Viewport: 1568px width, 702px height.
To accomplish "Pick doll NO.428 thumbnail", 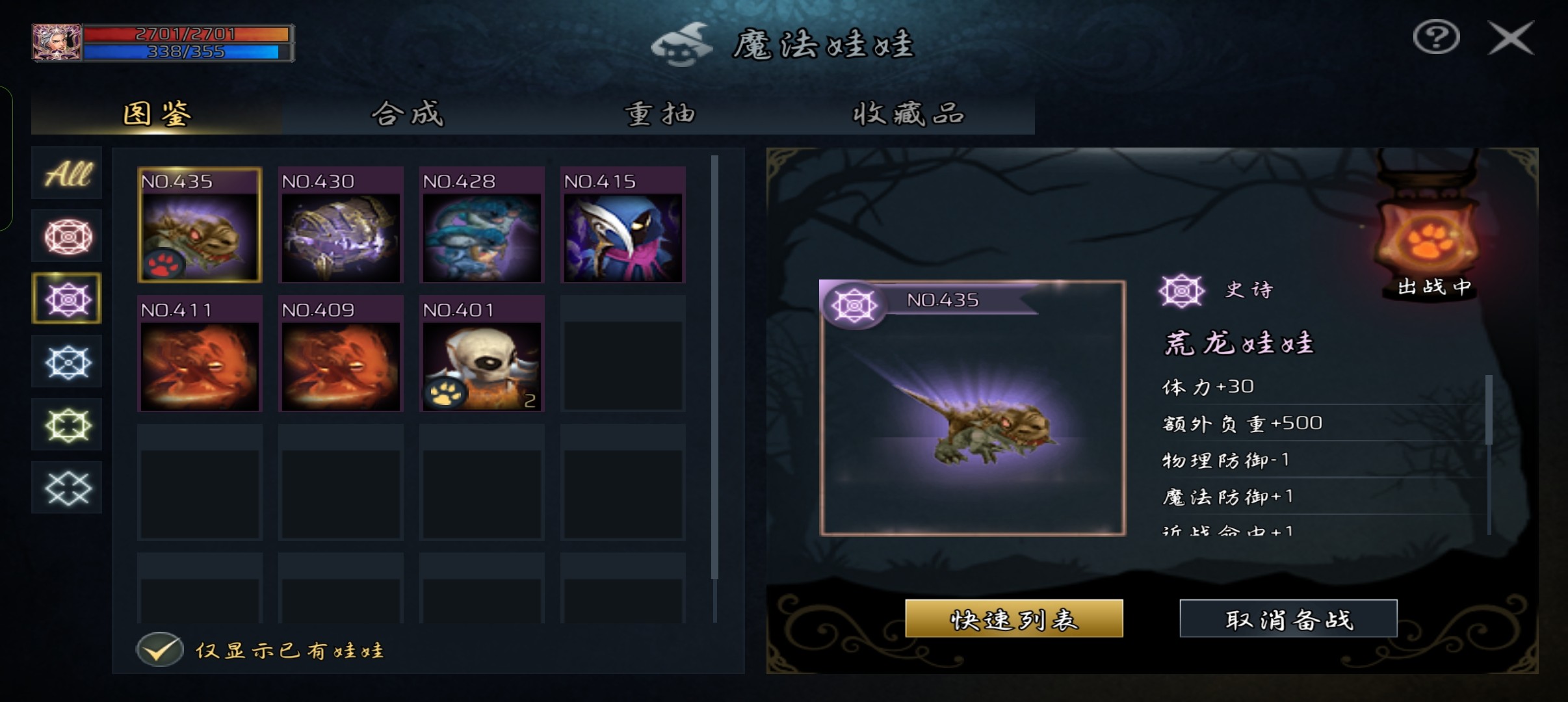I will 482,226.
